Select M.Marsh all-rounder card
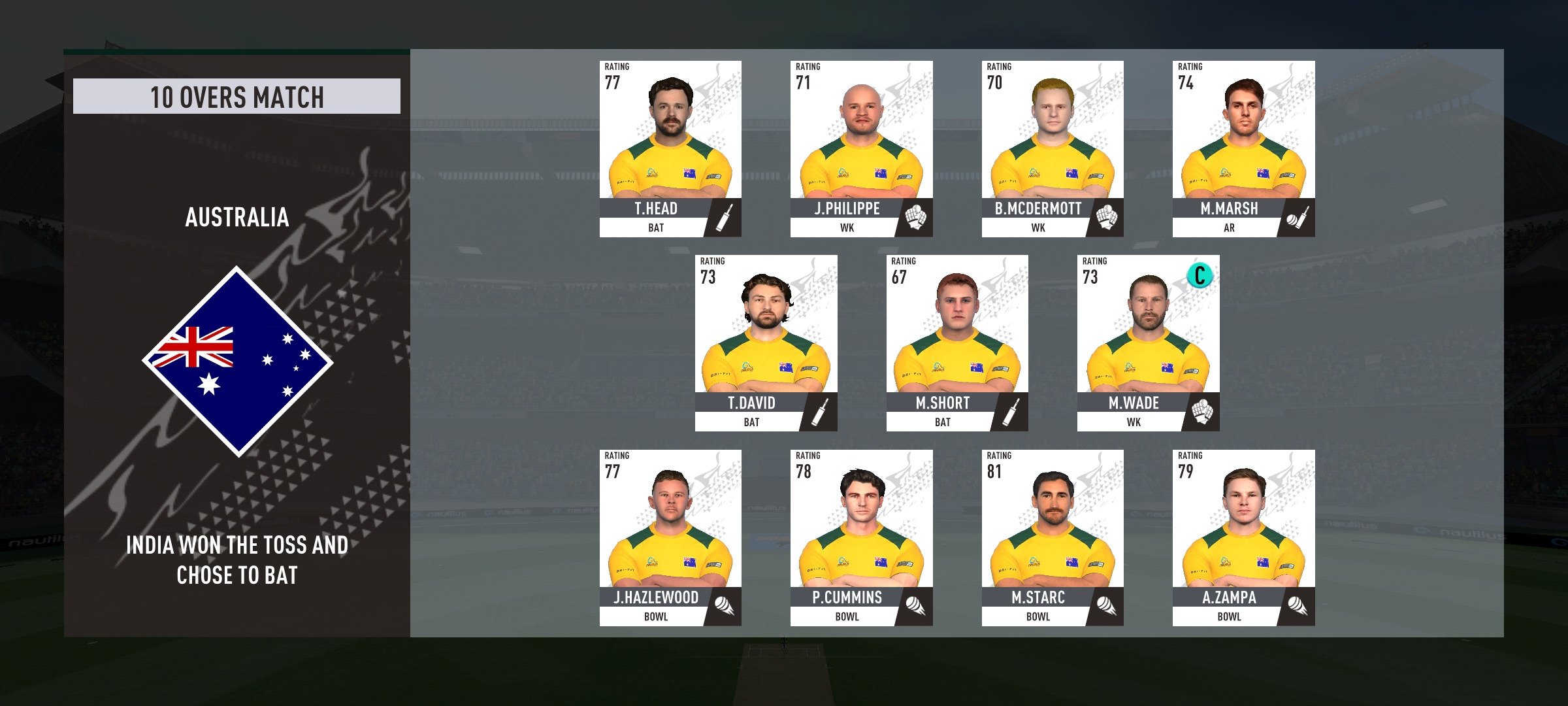Image resolution: width=1568 pixels, height=706 pixels. click(x=1243, y=149)
